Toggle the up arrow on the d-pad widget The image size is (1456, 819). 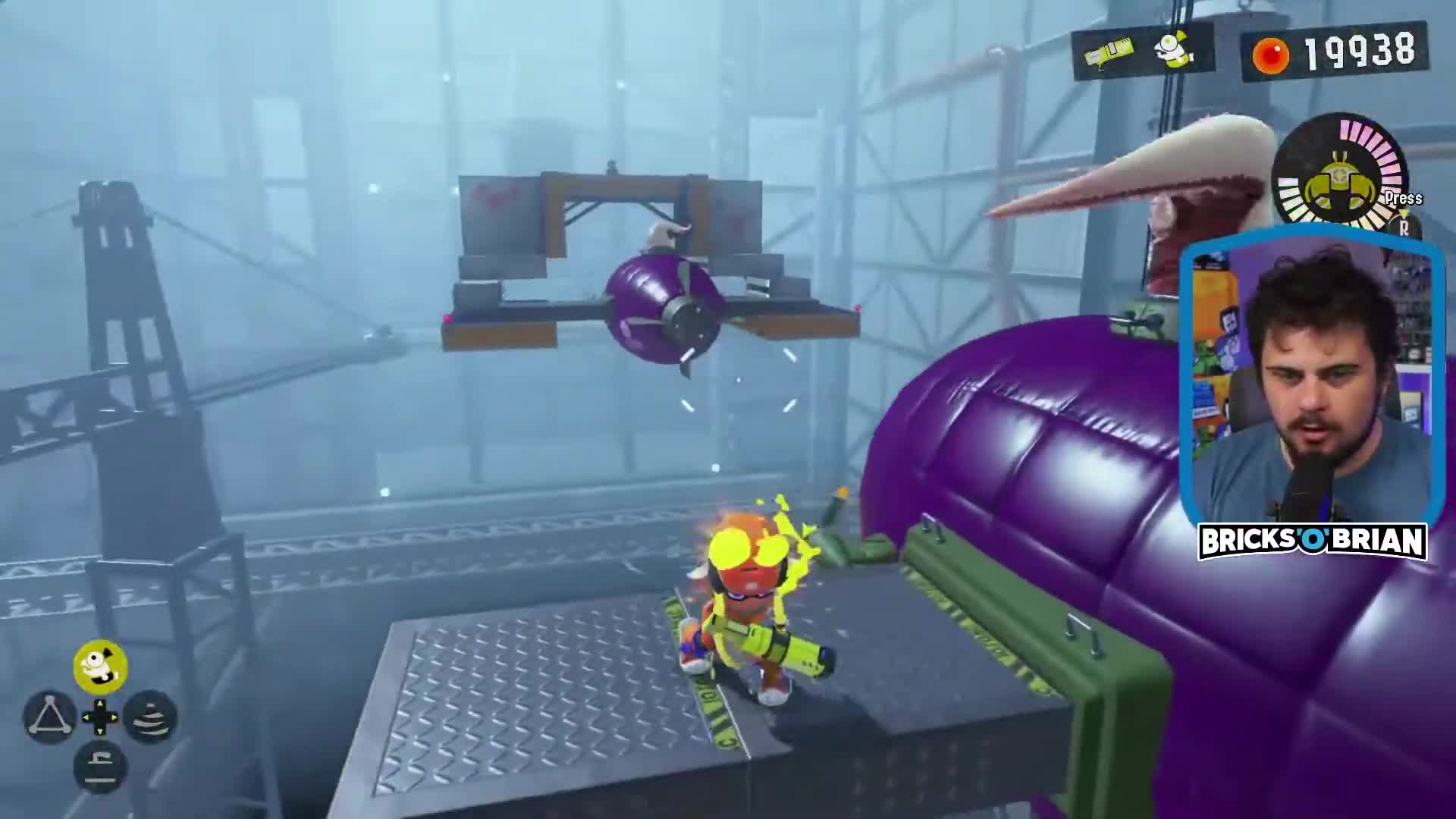(100, 703)
